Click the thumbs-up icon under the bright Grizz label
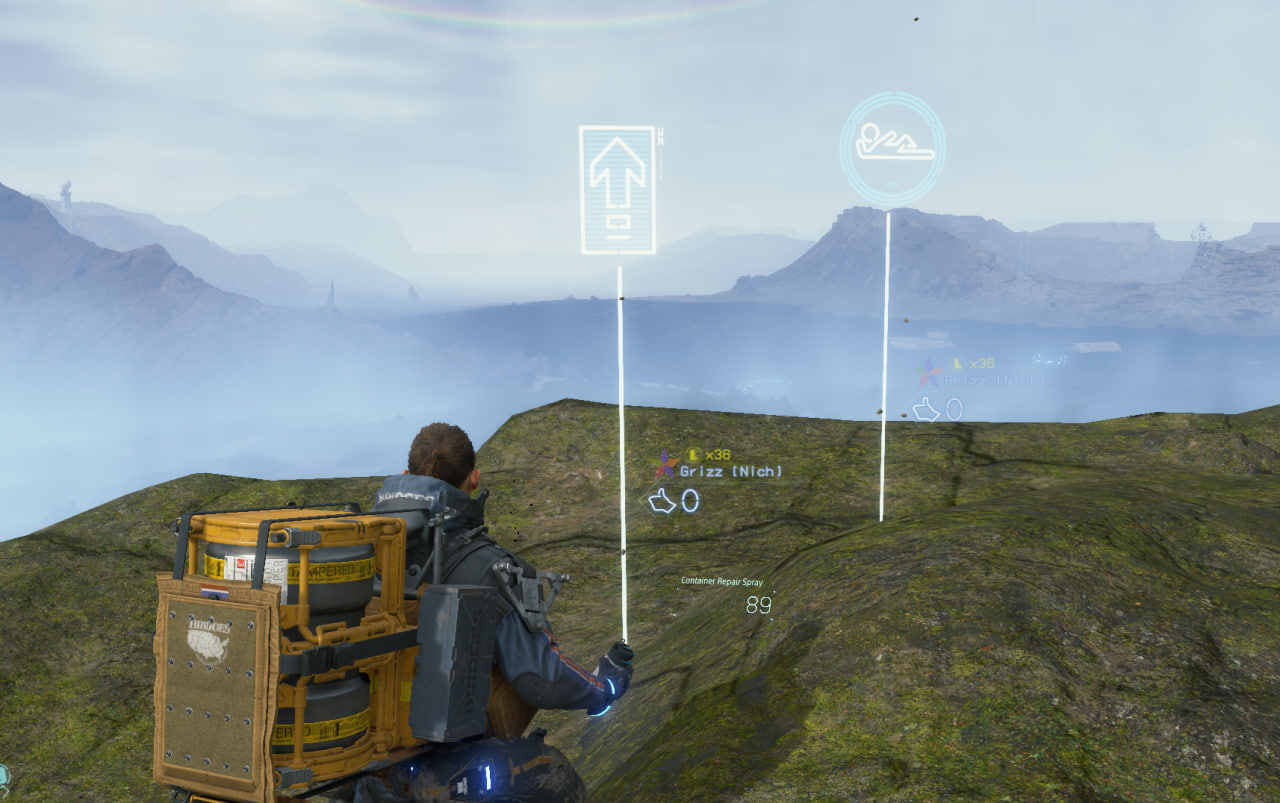The width and height of the screenshot is (1280, 803). pyautogui.click(x=662, y=500)
